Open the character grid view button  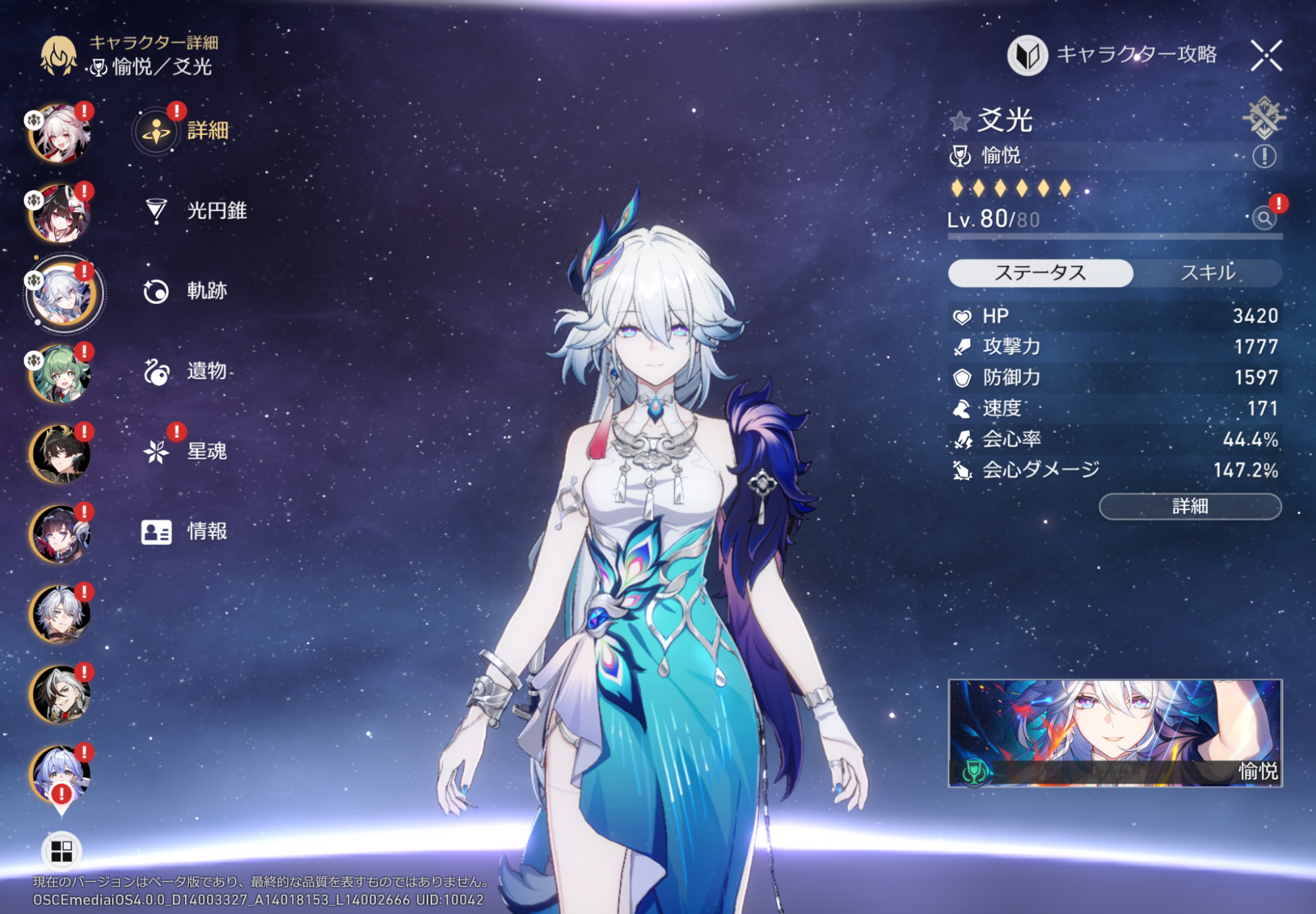(x=61, y=851)
